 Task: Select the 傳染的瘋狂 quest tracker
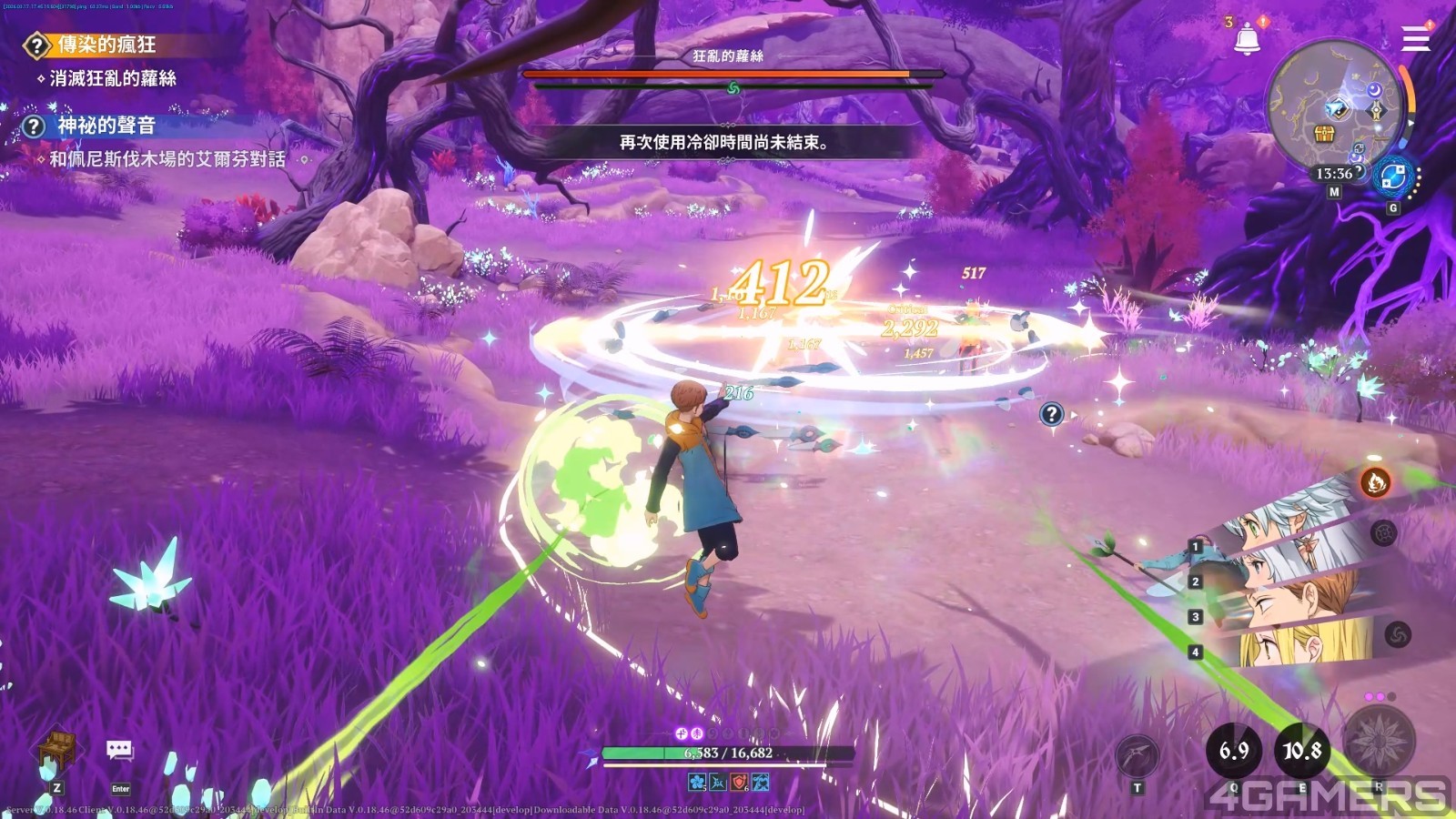[x=106, y=45]
